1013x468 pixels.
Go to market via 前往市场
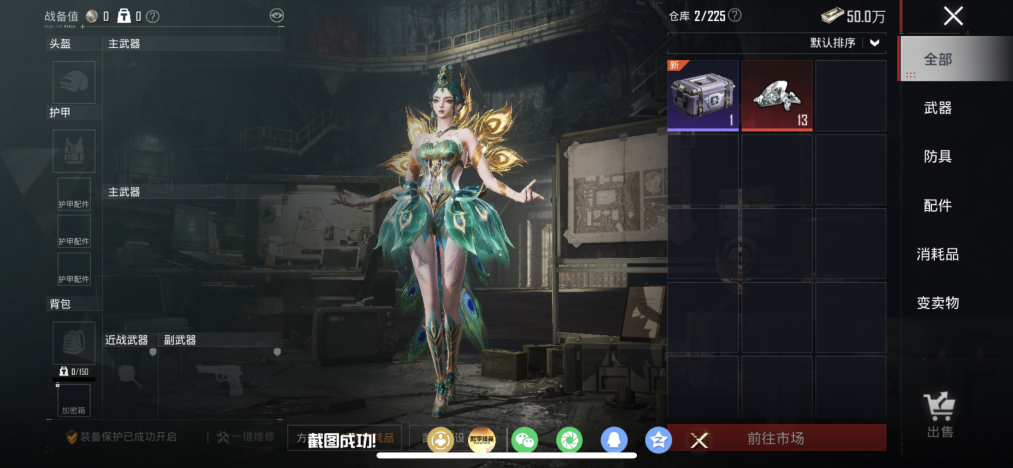tap(776, 438)
